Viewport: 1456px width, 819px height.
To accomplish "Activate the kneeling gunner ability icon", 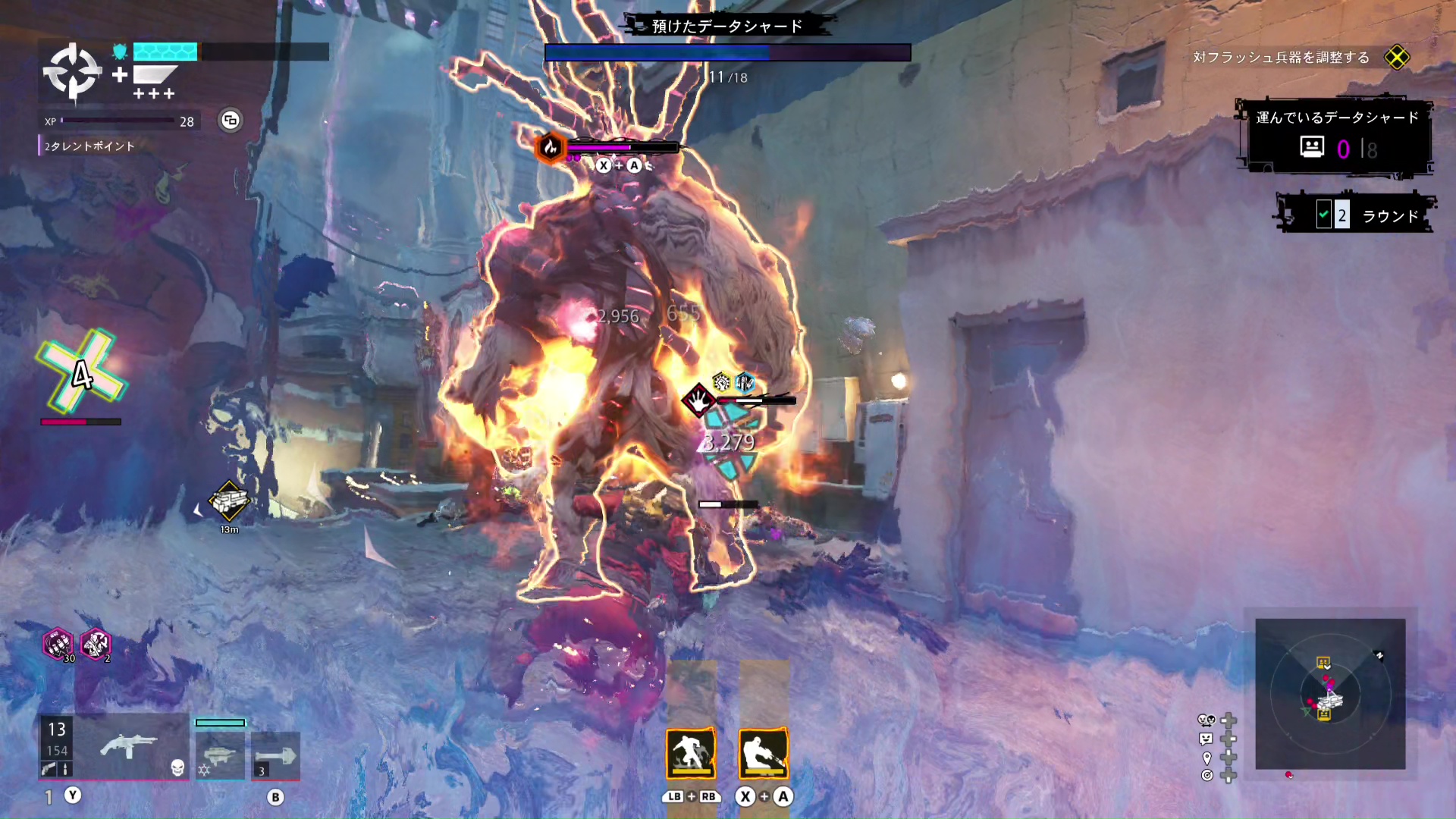I will click(x=764, y=754).
